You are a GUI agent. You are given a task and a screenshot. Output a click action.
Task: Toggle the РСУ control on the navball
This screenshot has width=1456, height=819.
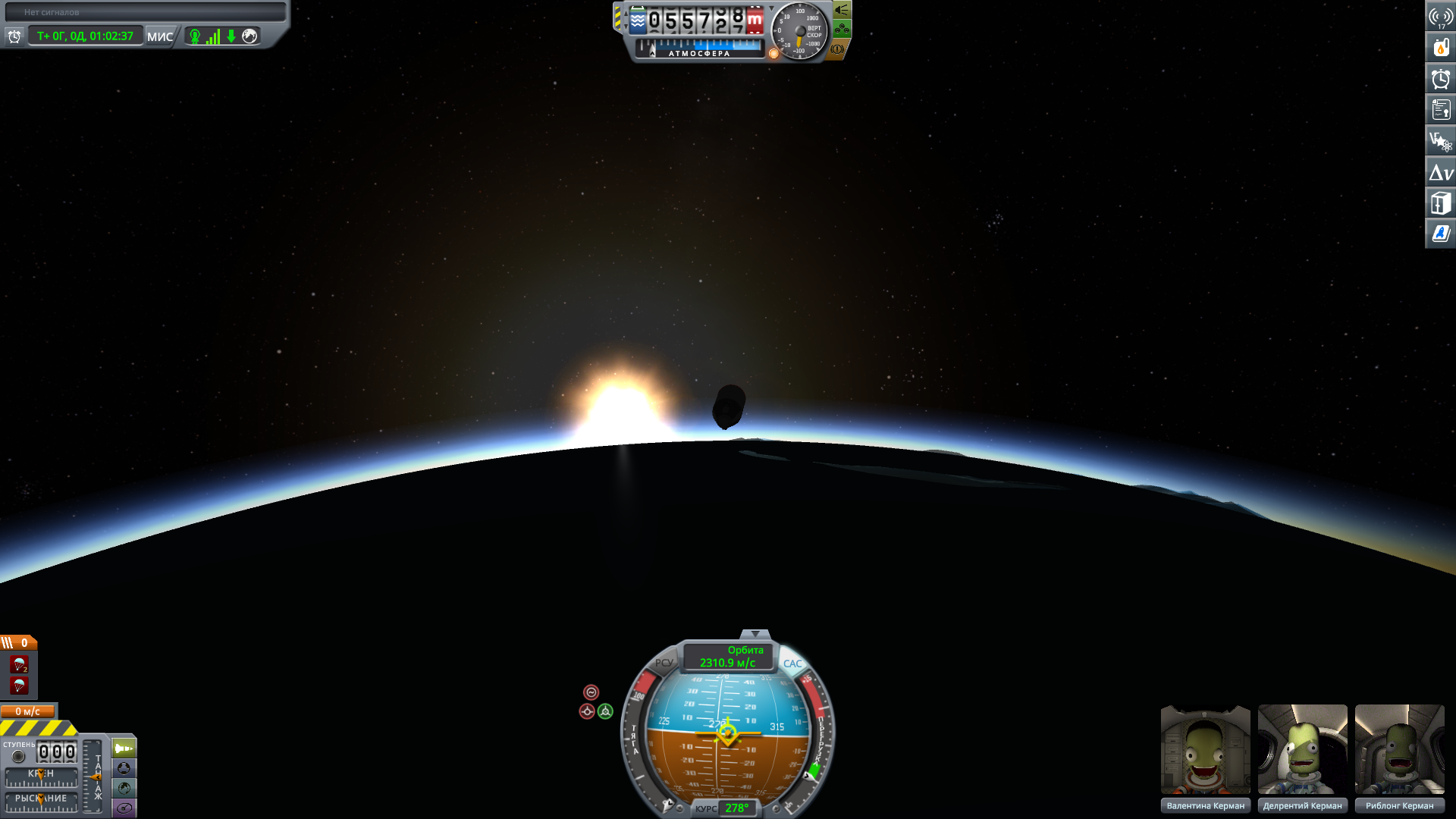click(664, 663)
